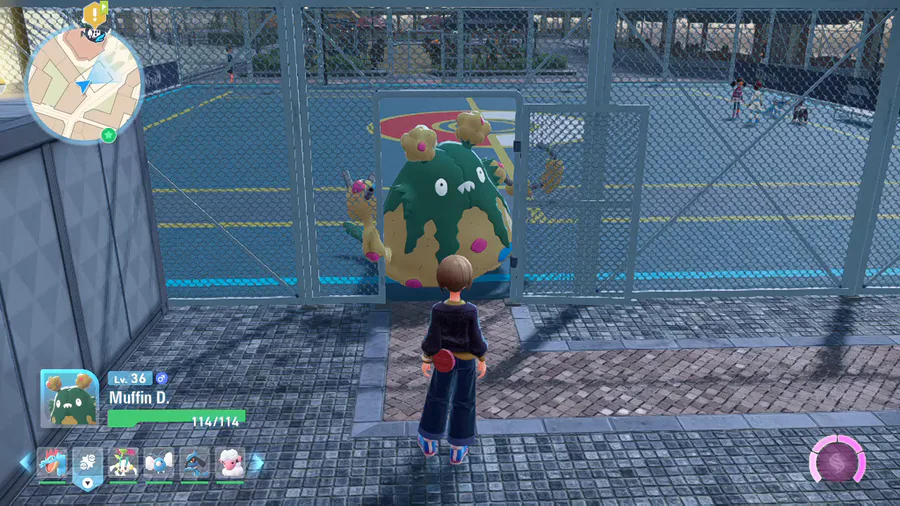Choose the Flaaffy party slot
Viewport: 900px width, 506px height.
pyautogui.click(x=231, y=463)
